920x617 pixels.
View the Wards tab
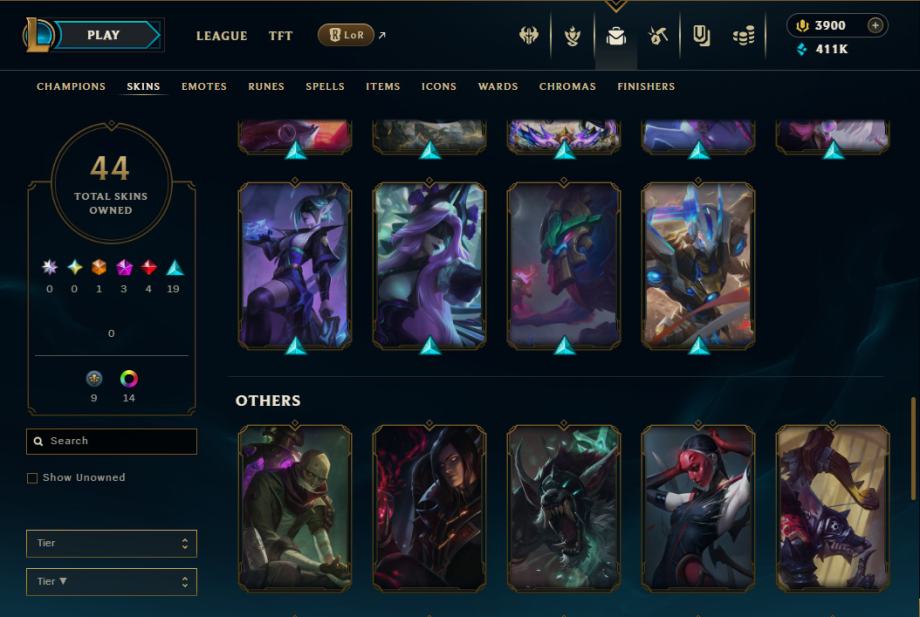[498, 87]
